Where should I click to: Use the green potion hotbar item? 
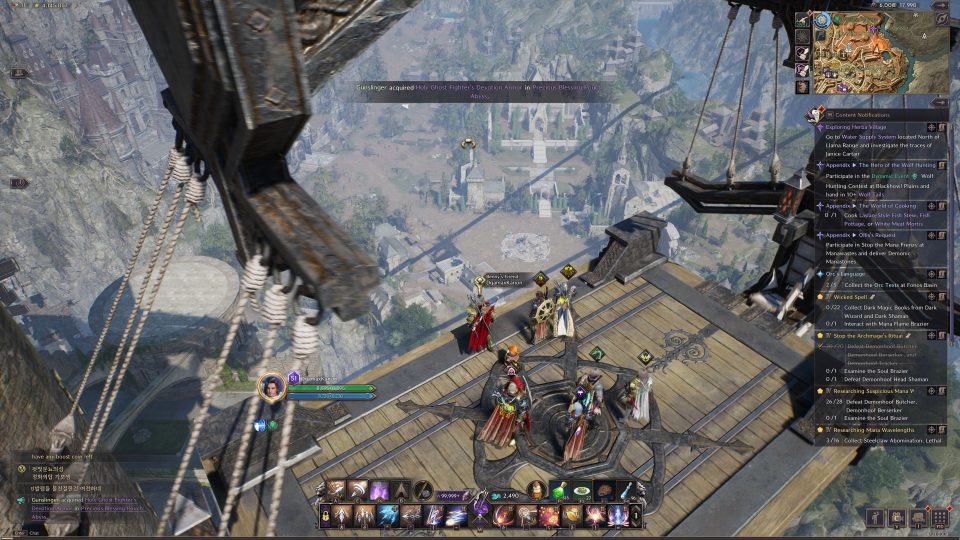pos(561,490)
